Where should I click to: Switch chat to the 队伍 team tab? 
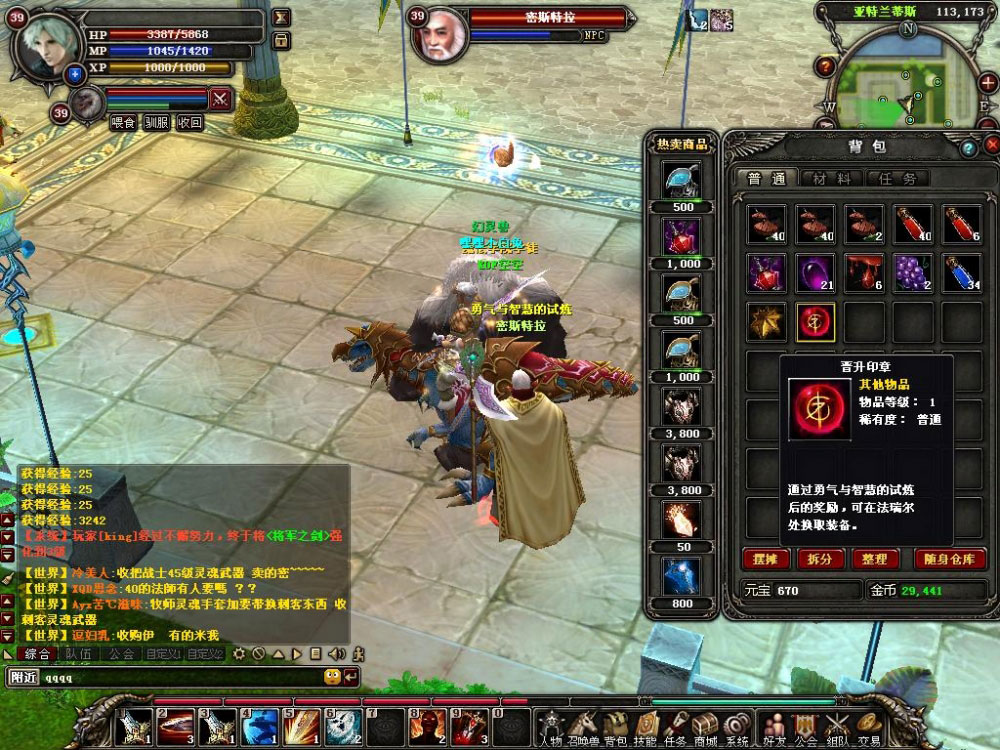pos(79,654)
